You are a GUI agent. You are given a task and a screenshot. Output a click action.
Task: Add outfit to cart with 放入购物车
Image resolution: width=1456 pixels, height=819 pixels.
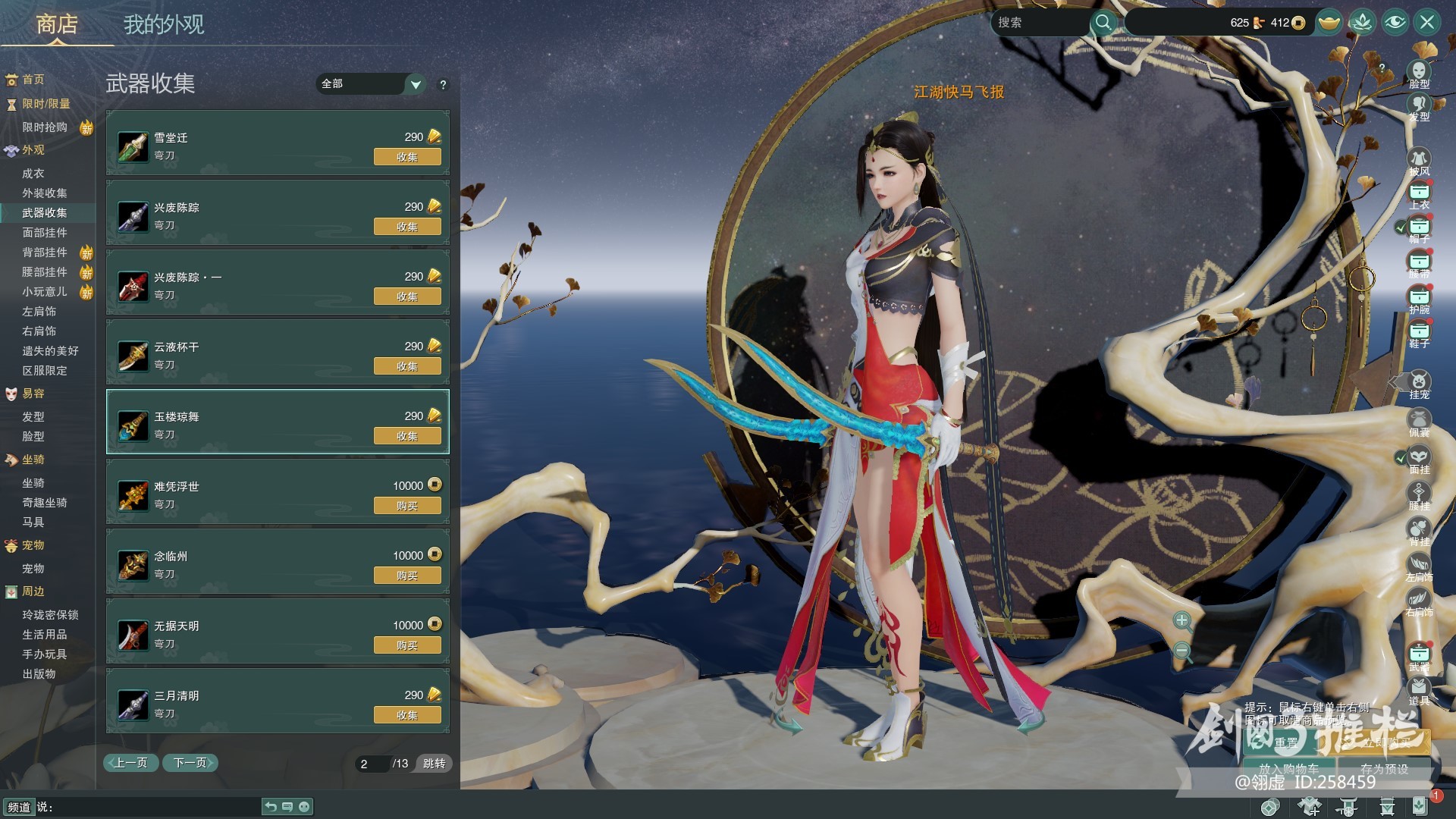(1289, 768)
